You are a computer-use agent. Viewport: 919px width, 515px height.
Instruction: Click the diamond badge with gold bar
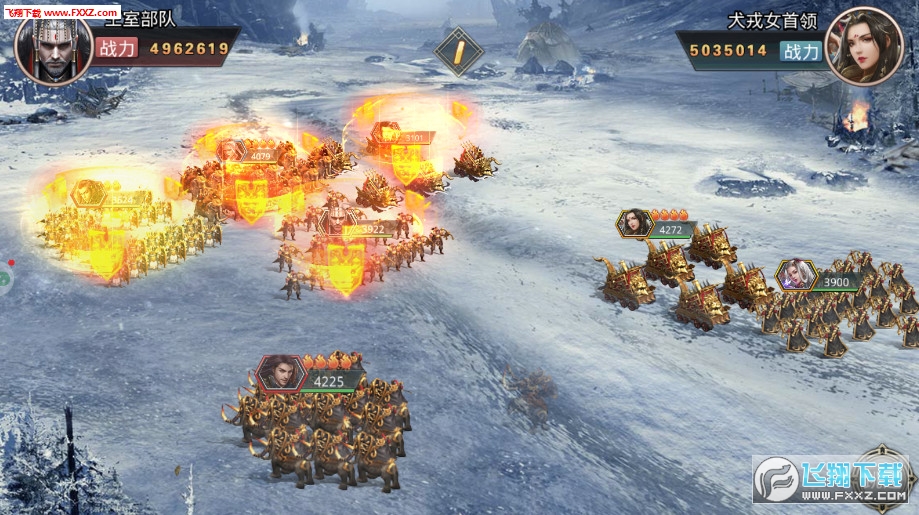(x=459, y=52)
